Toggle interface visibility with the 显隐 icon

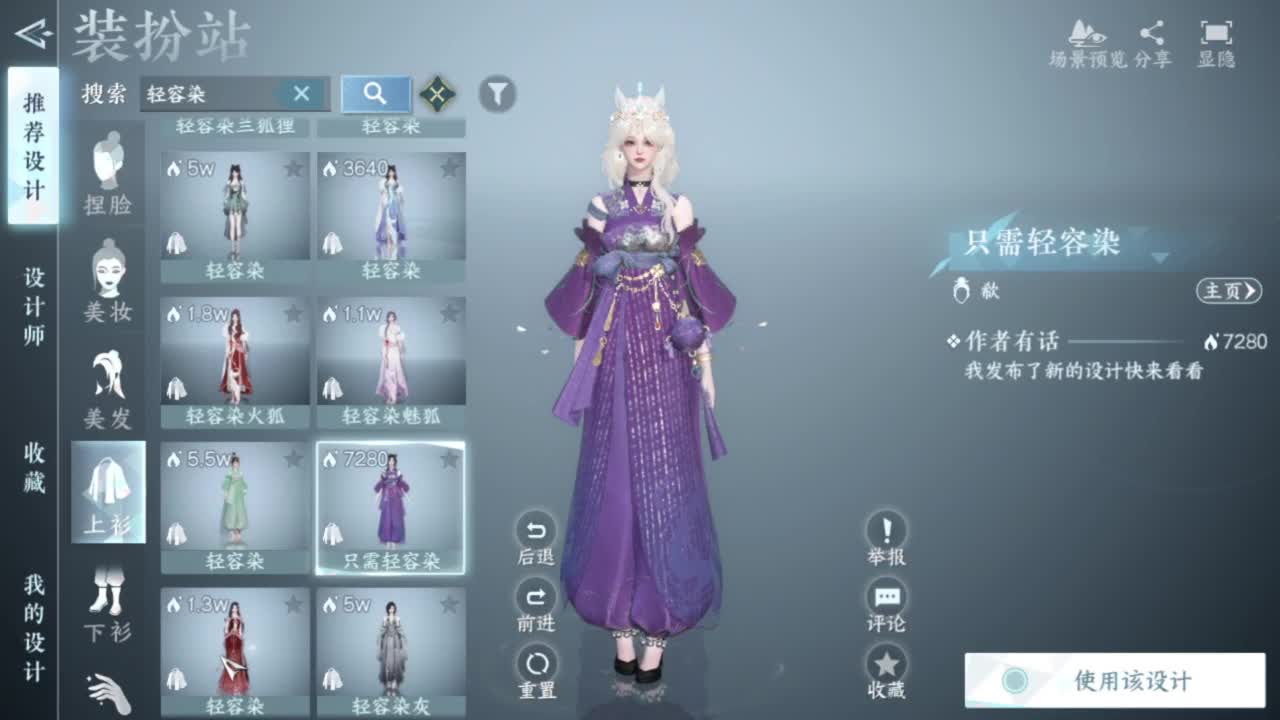(1218, 32)
